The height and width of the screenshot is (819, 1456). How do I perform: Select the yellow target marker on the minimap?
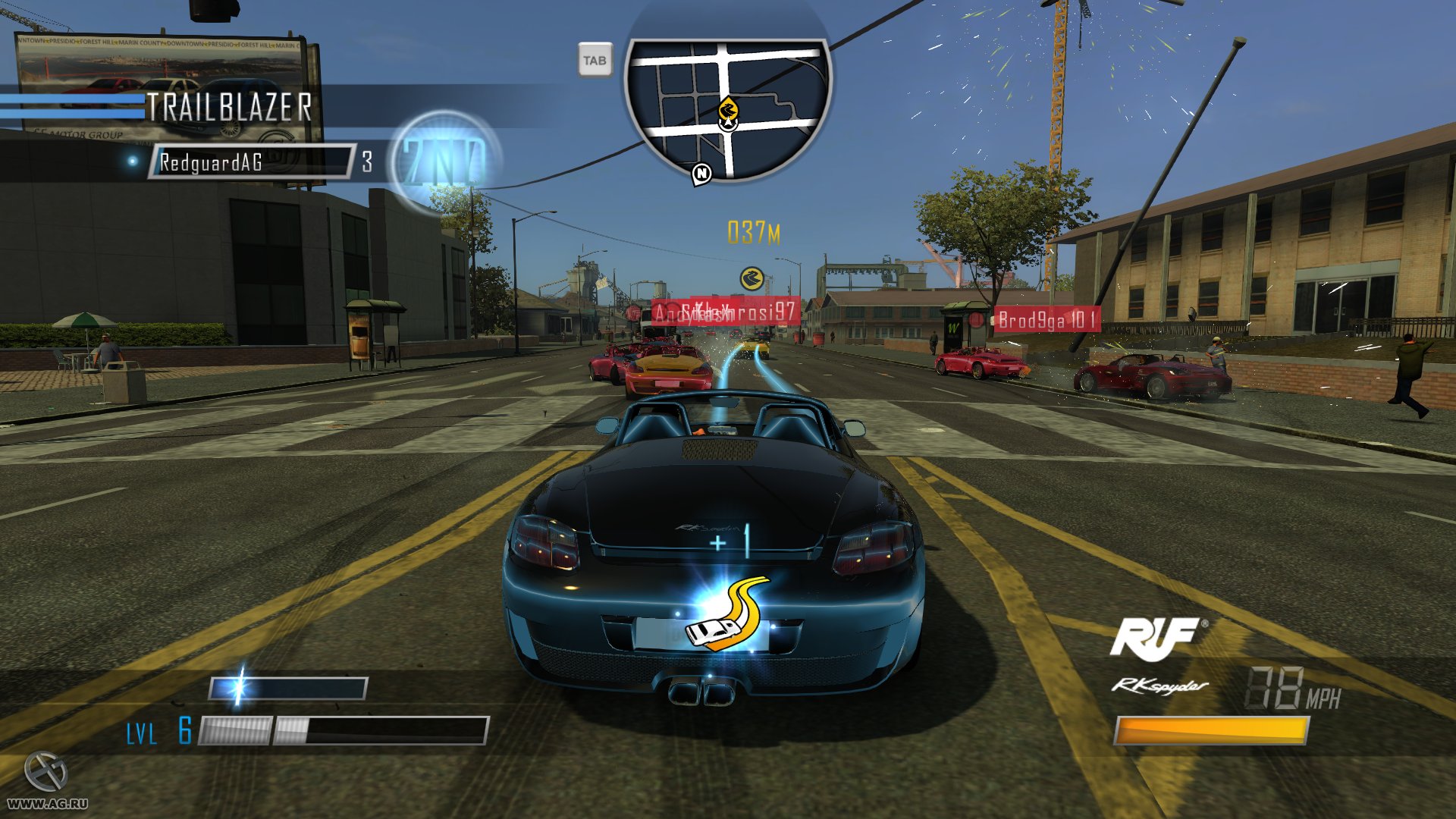coord(728,110)
